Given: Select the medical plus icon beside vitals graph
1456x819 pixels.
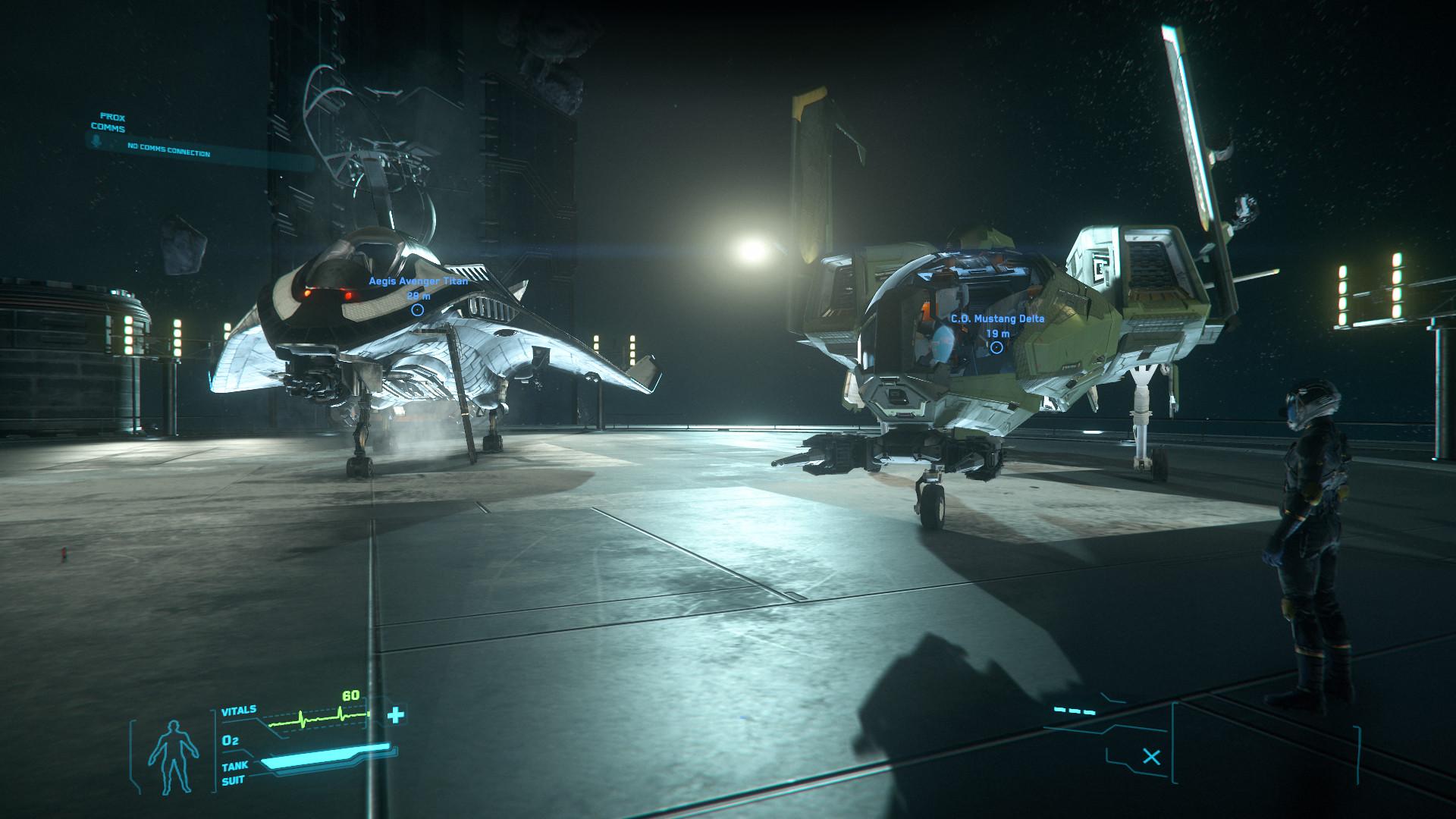Looking at the screenshot, I should (x=395, y=716).
